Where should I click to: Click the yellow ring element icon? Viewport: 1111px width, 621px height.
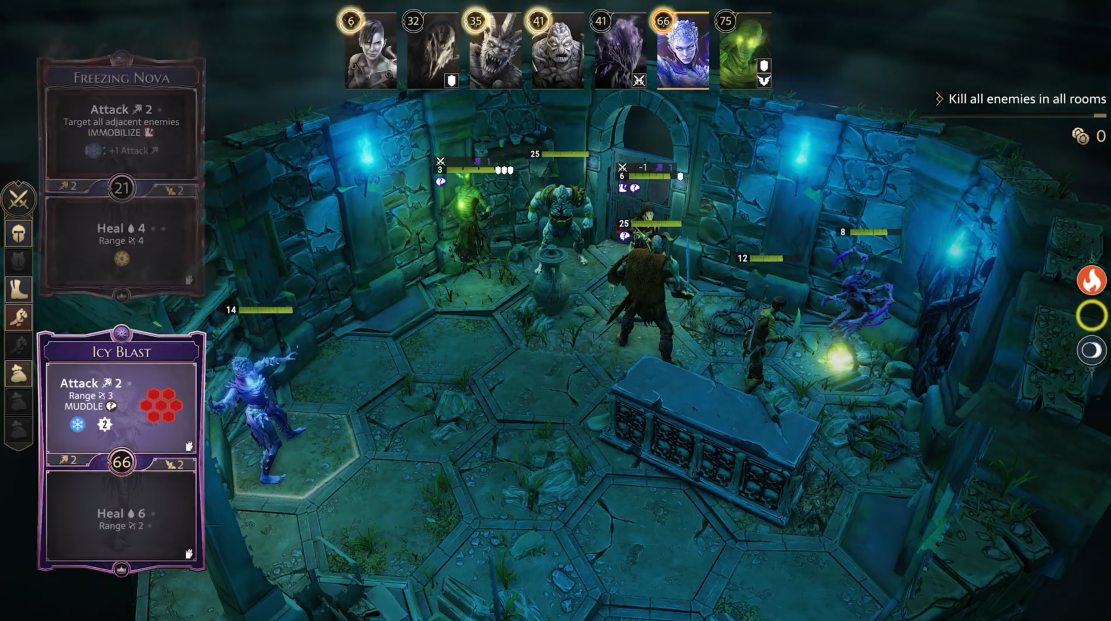1091,316
